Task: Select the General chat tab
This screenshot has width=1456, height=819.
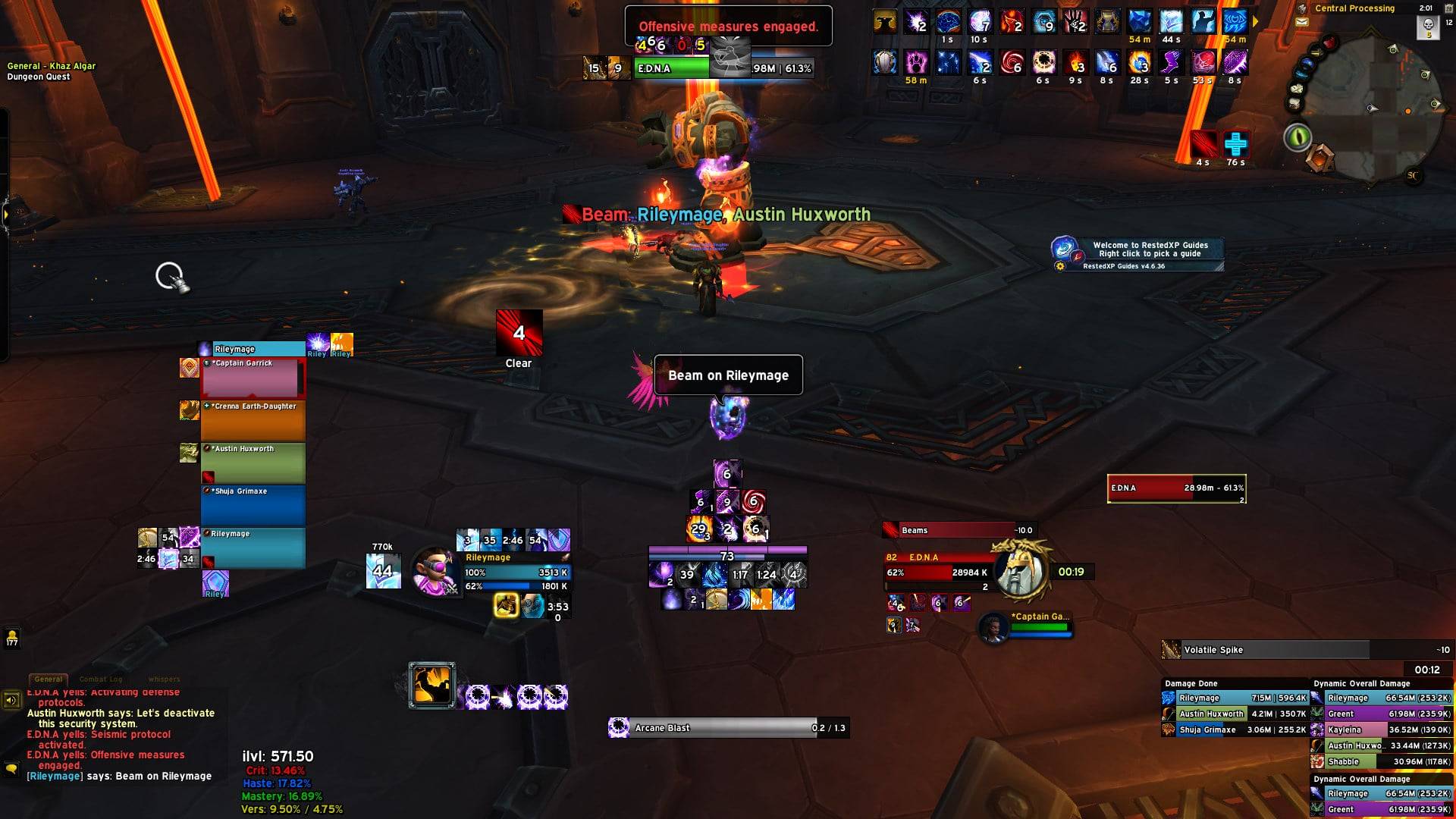Action: (49, 679)
